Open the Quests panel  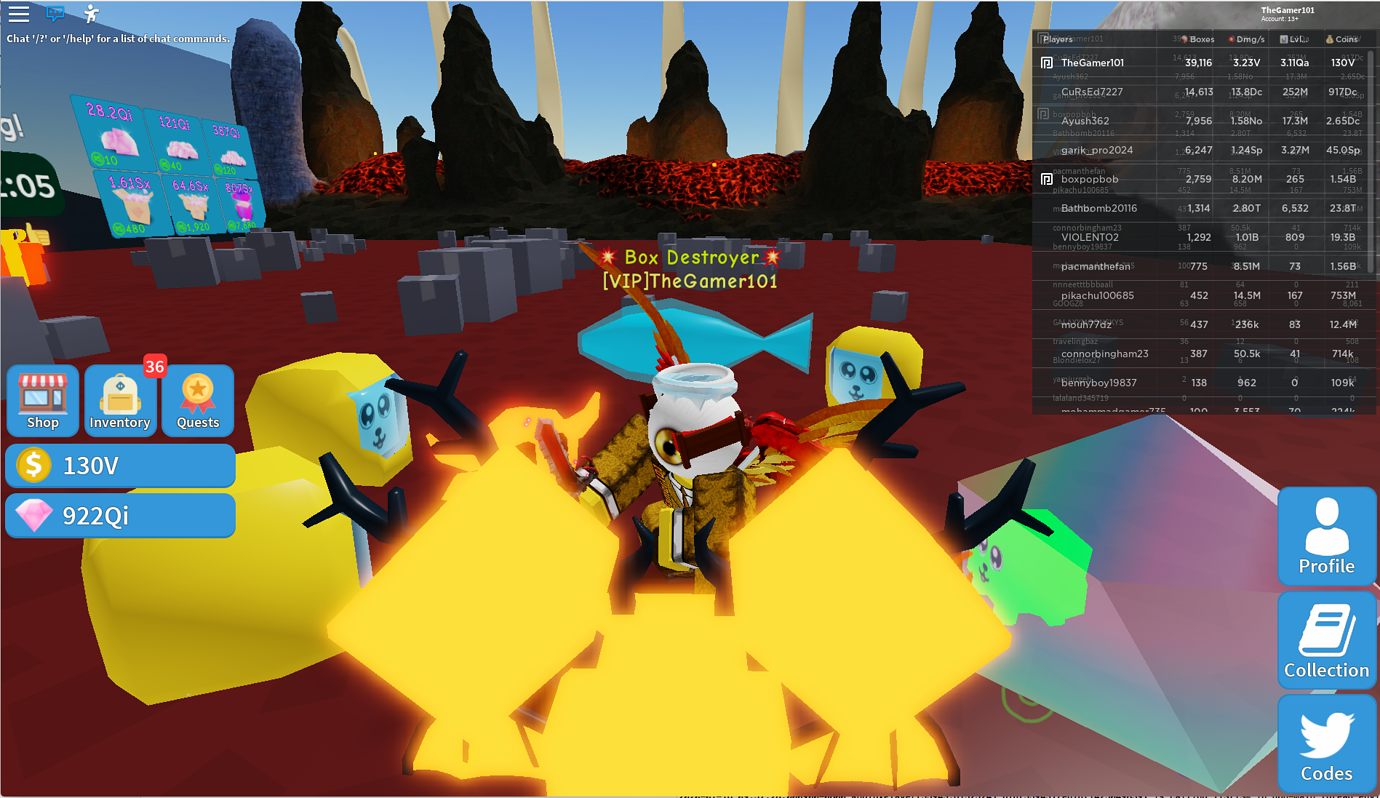[x=197, y=400]
